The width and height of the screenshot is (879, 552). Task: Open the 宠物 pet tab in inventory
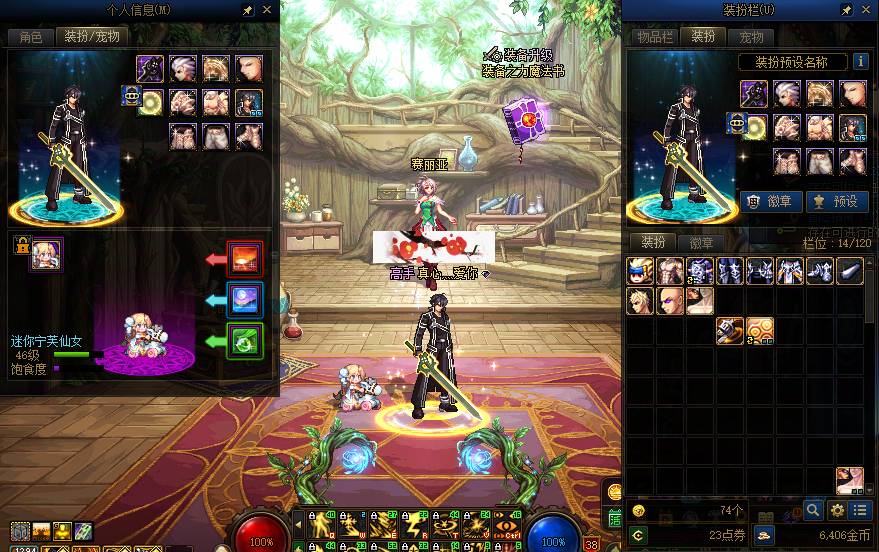coord(752,37)
